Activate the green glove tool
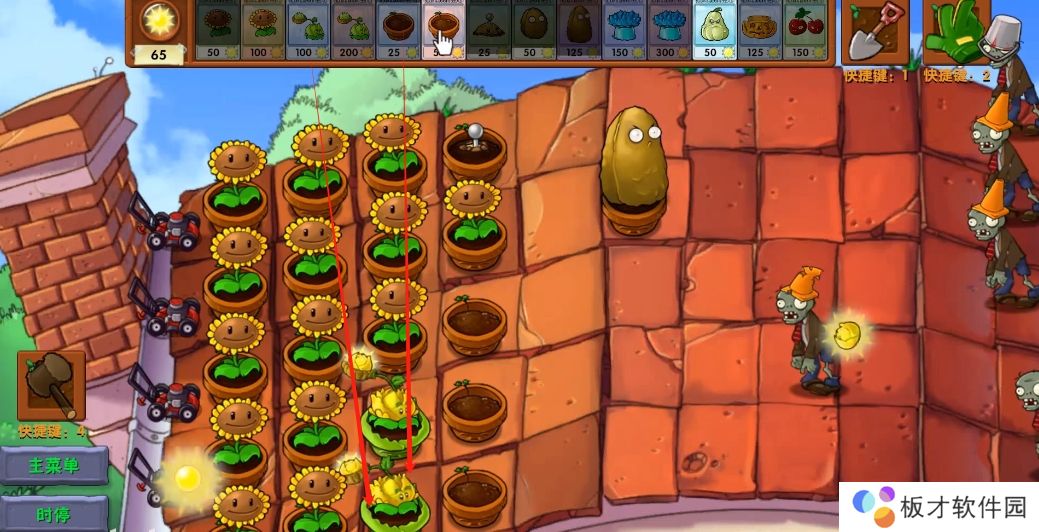Image resolution: width=1039 pixels, height=532 pixels. point(953,32)
